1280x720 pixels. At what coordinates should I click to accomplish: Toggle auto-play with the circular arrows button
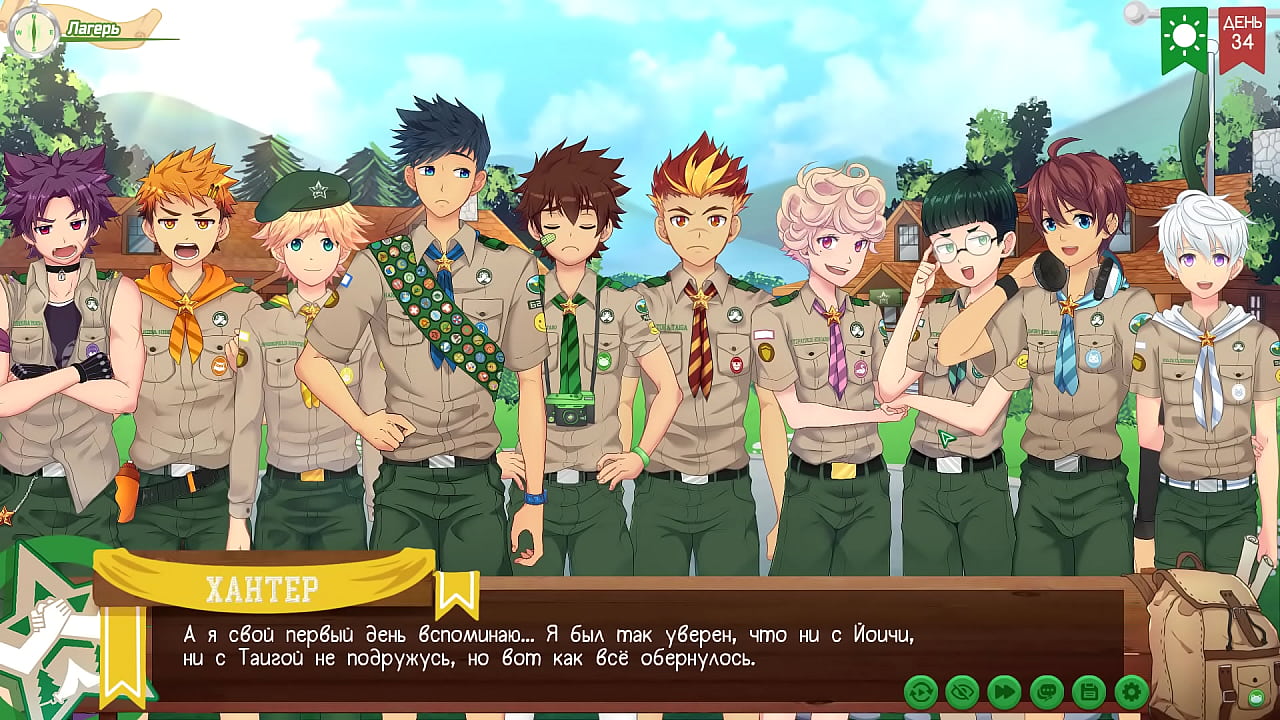pos(920,692)
